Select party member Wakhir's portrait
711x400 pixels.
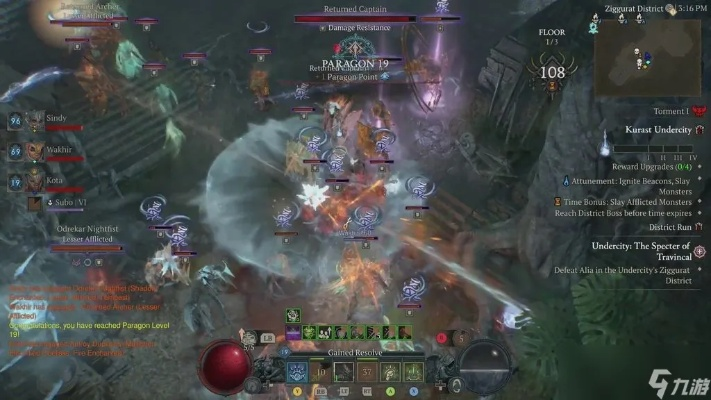34,152
